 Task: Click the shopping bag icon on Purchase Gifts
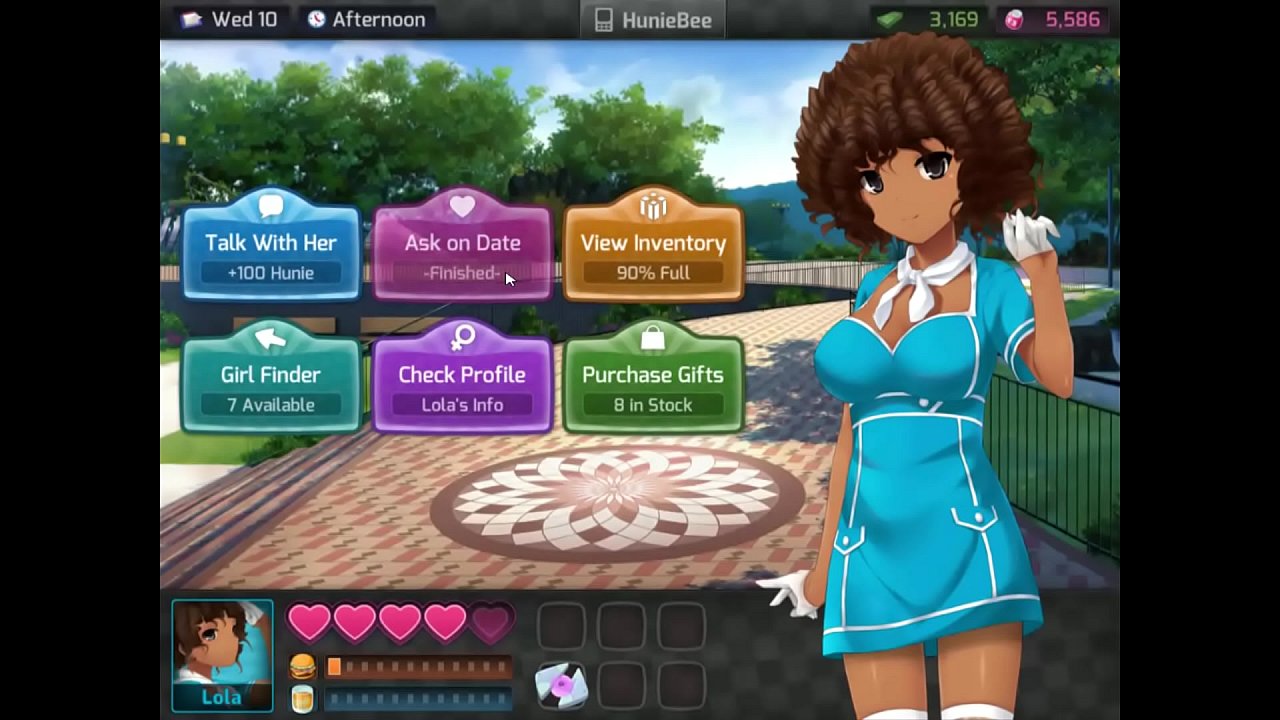652,338
